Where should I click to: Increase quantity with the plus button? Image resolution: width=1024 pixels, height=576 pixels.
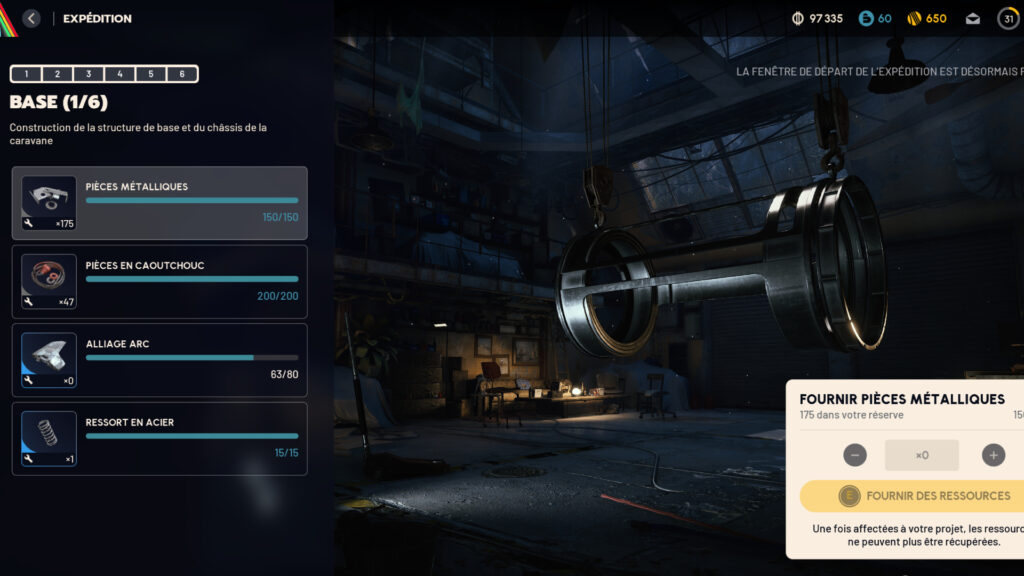tap(993, 455)
